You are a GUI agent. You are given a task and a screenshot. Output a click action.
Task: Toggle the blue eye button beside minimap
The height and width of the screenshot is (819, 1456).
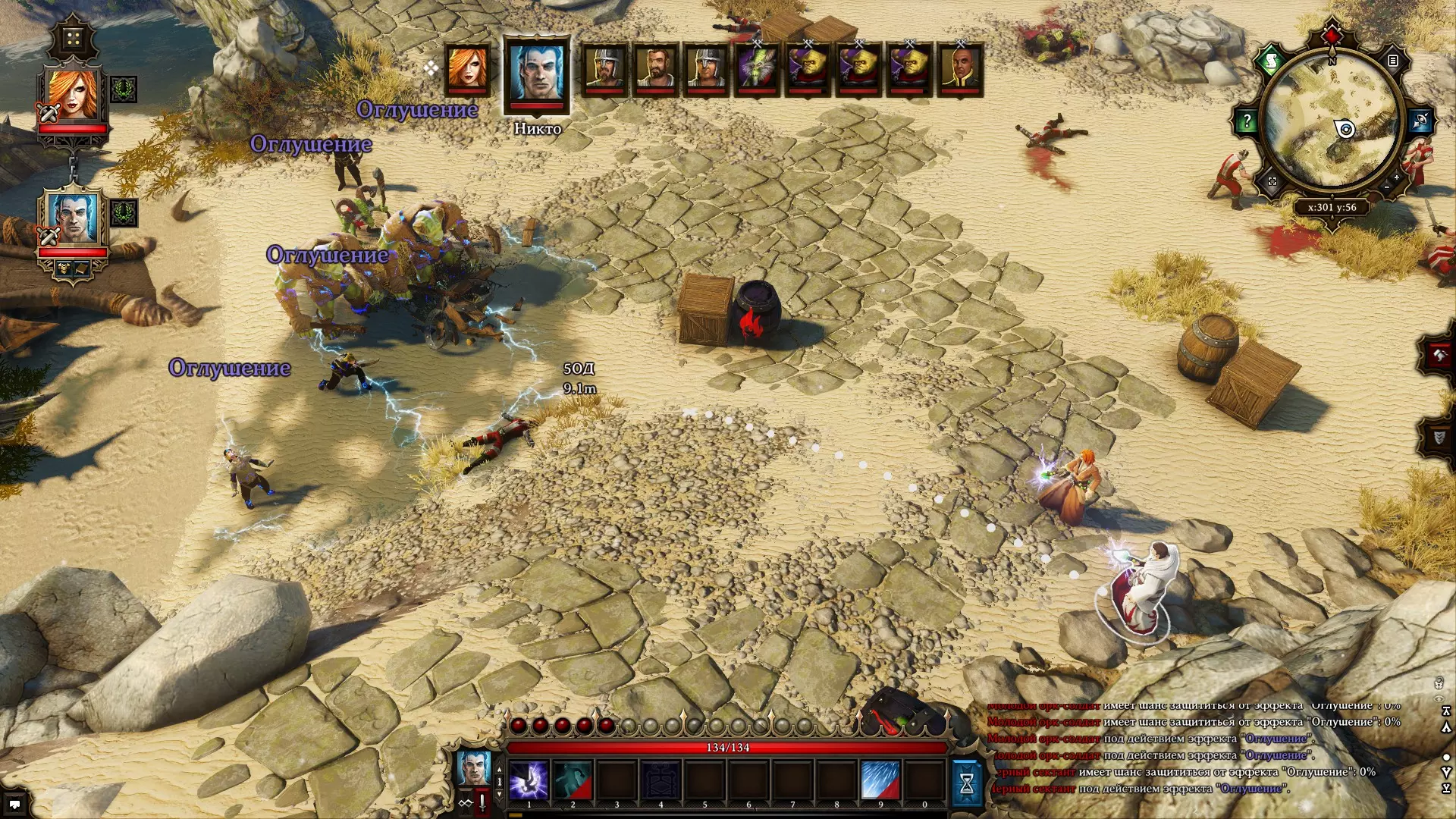[x=1420, y=121]
